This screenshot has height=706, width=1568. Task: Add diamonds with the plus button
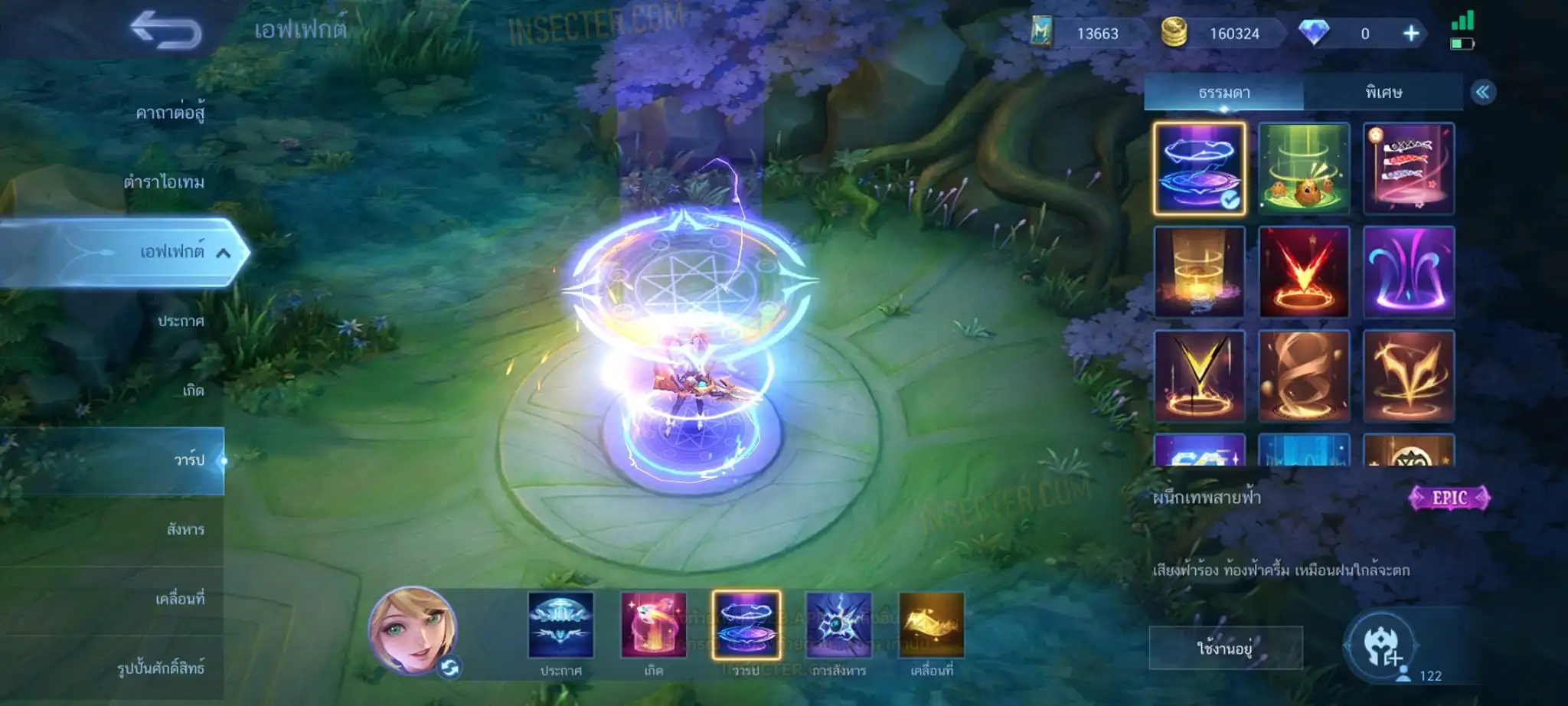1410,34
